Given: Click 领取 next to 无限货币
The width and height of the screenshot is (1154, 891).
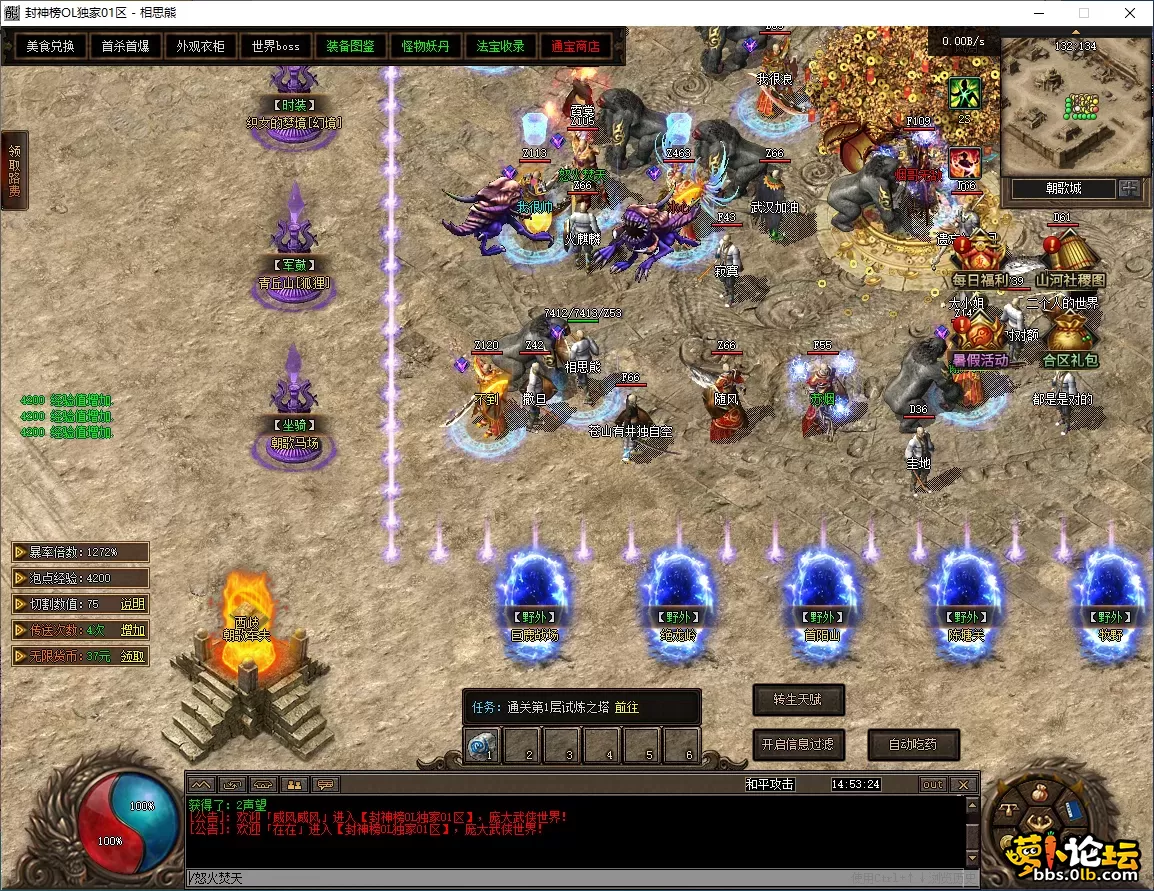Looking at the screenshot, I should (133, 656).
